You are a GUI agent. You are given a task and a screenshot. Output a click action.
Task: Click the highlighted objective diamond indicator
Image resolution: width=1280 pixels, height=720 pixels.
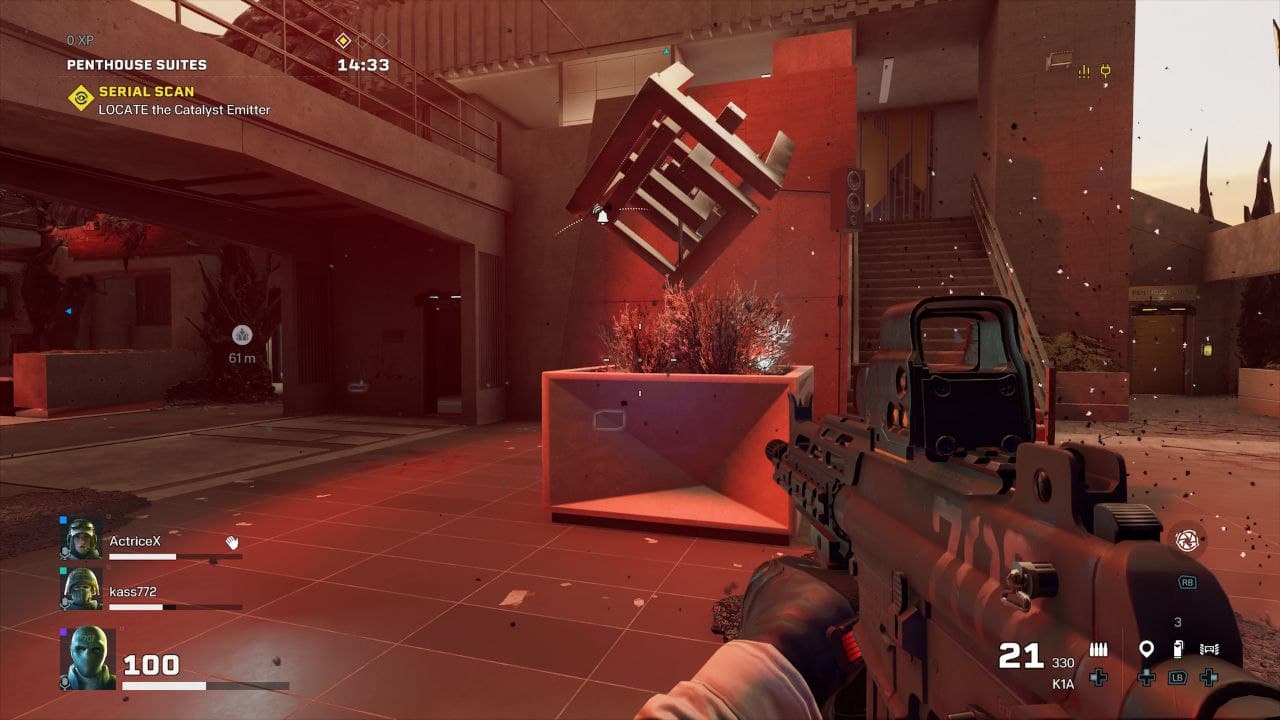(343, 40)
